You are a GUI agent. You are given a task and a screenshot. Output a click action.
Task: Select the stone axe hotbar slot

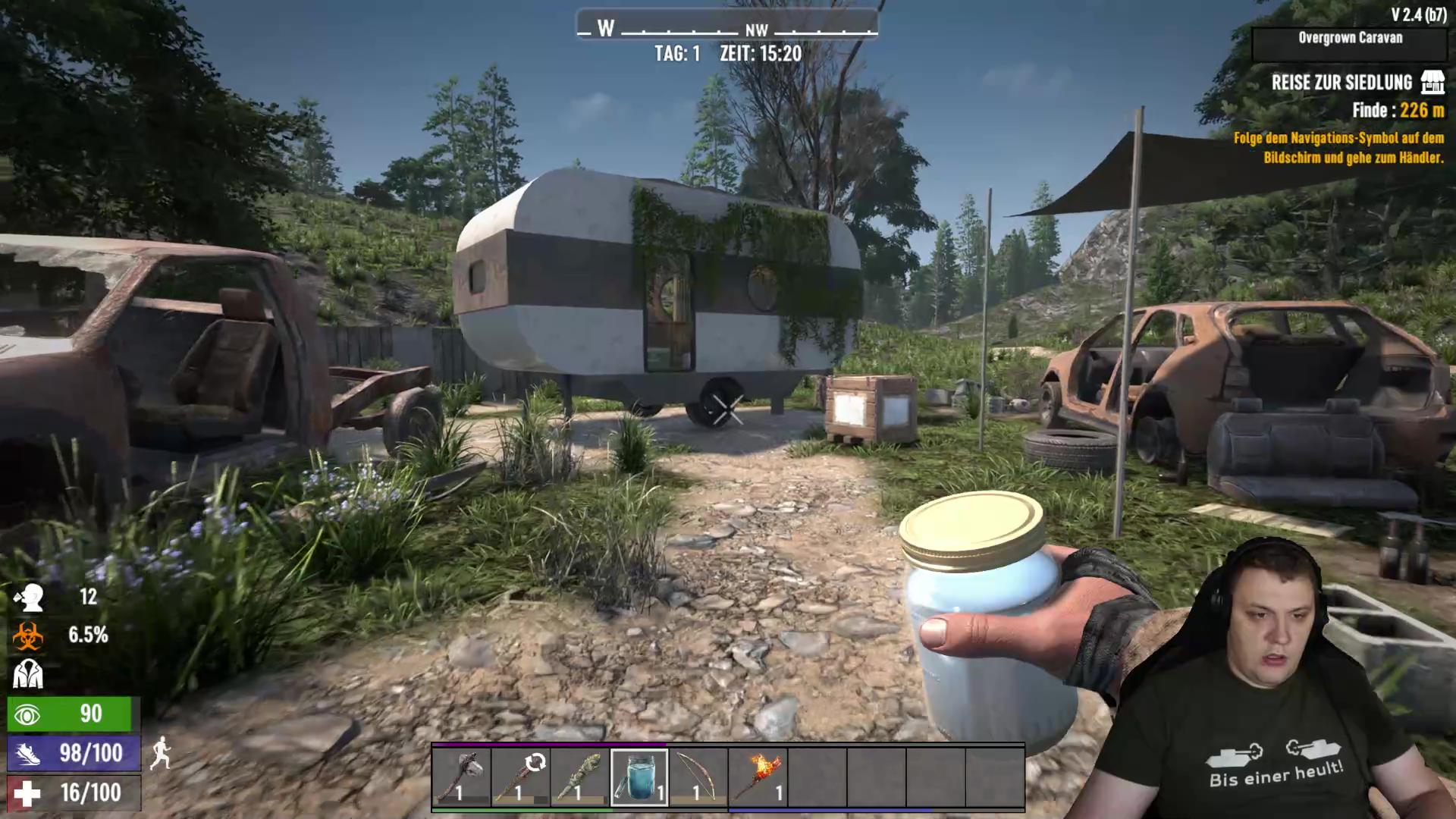point(462,777)
